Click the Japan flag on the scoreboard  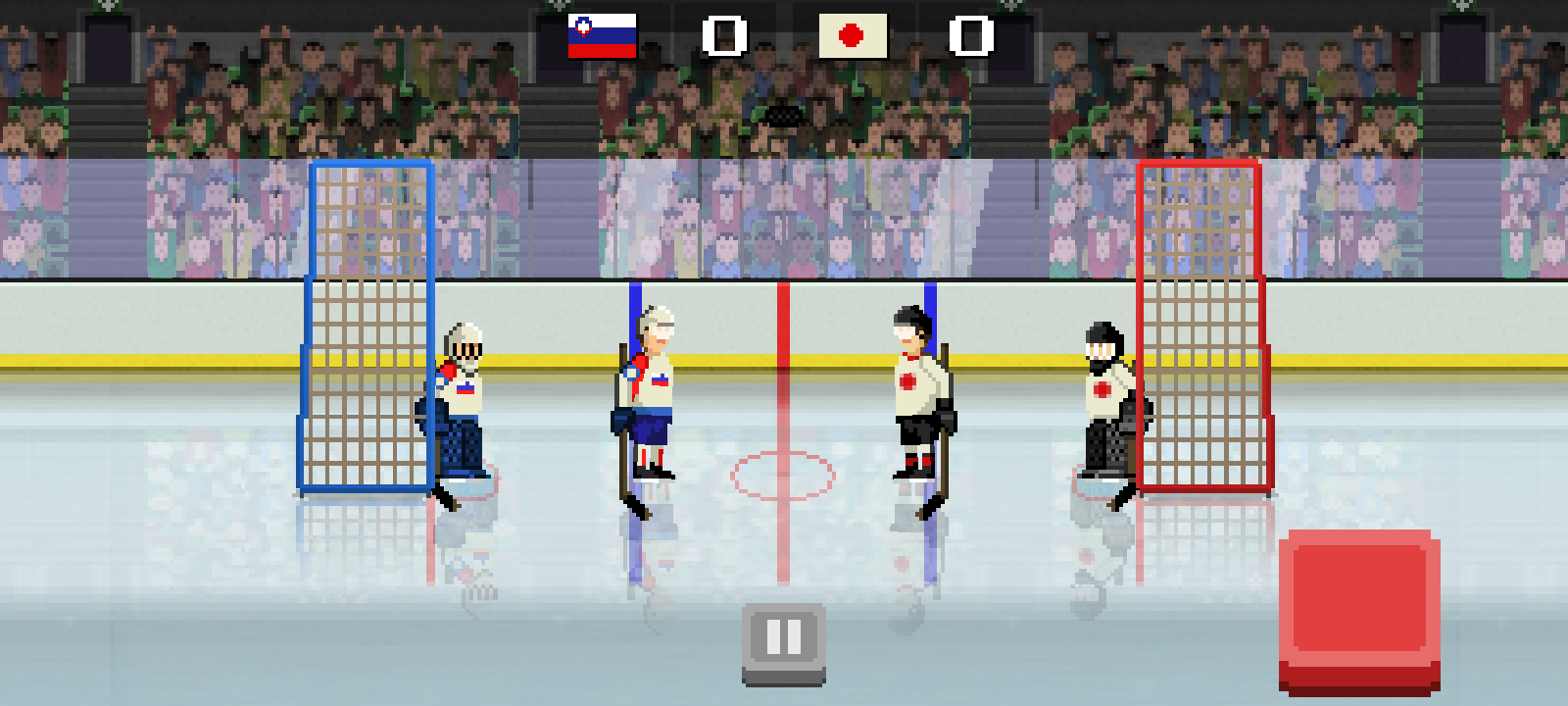point(852,37)
